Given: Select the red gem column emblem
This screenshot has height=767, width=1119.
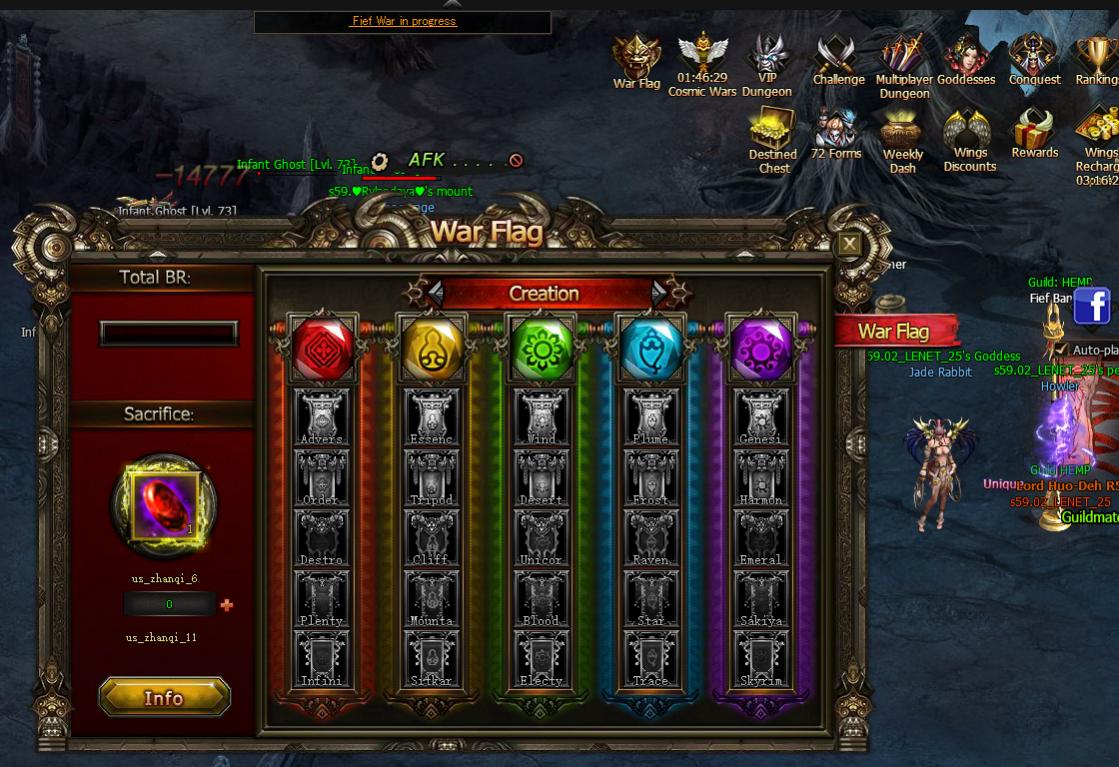Looking at the screenshot, I should [x=323, y=350].
